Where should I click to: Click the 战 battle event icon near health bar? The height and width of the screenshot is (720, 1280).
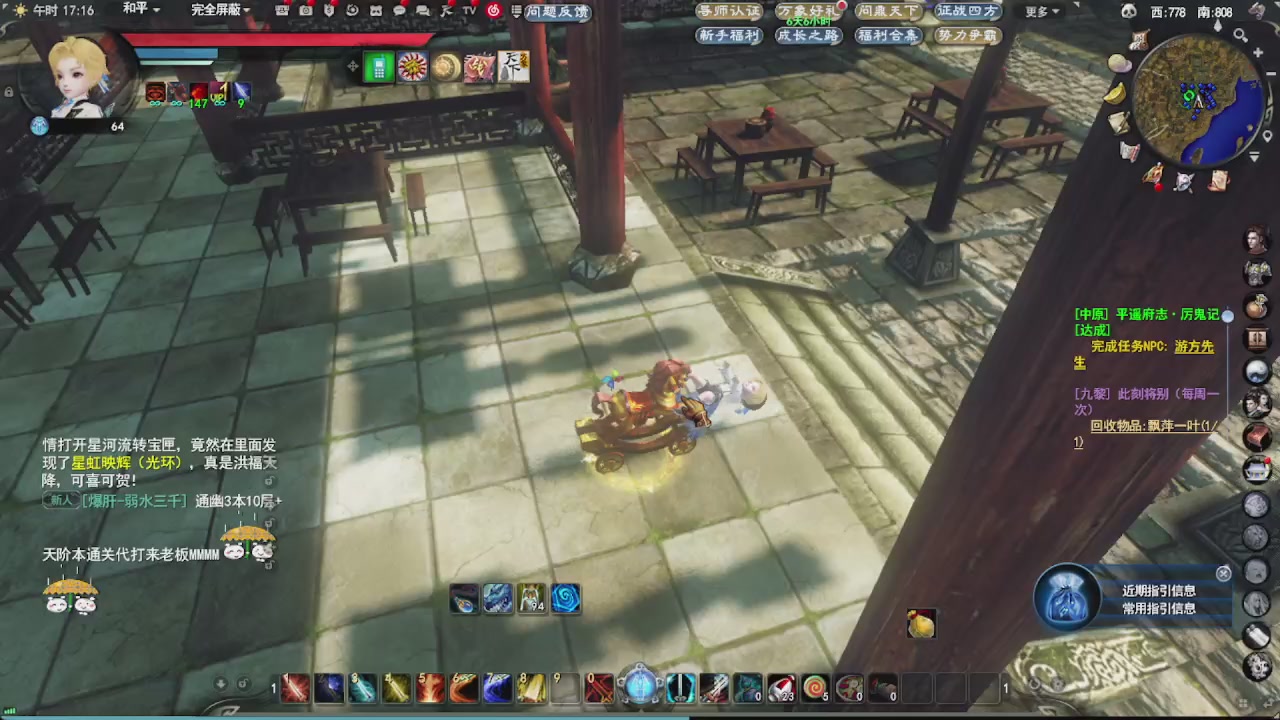pyautogui.click(x=478, y=67)
